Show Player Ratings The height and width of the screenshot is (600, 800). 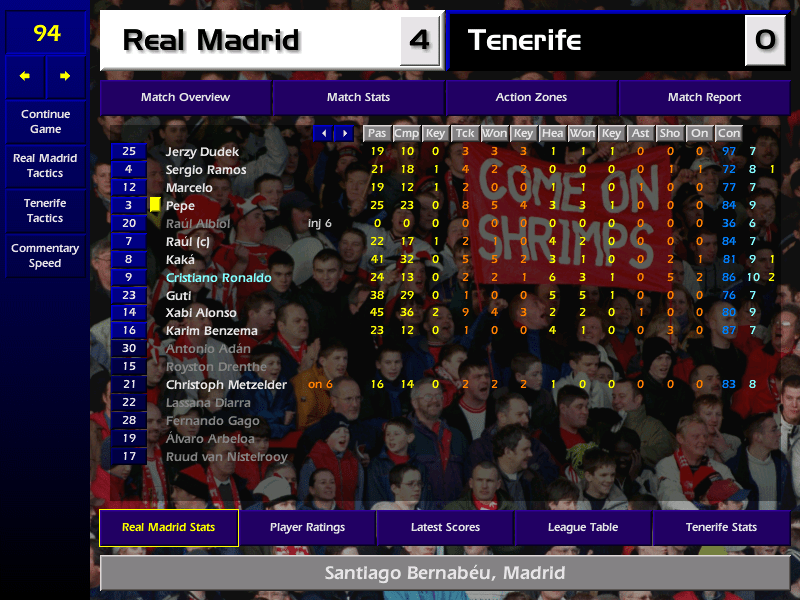point(307,527)
